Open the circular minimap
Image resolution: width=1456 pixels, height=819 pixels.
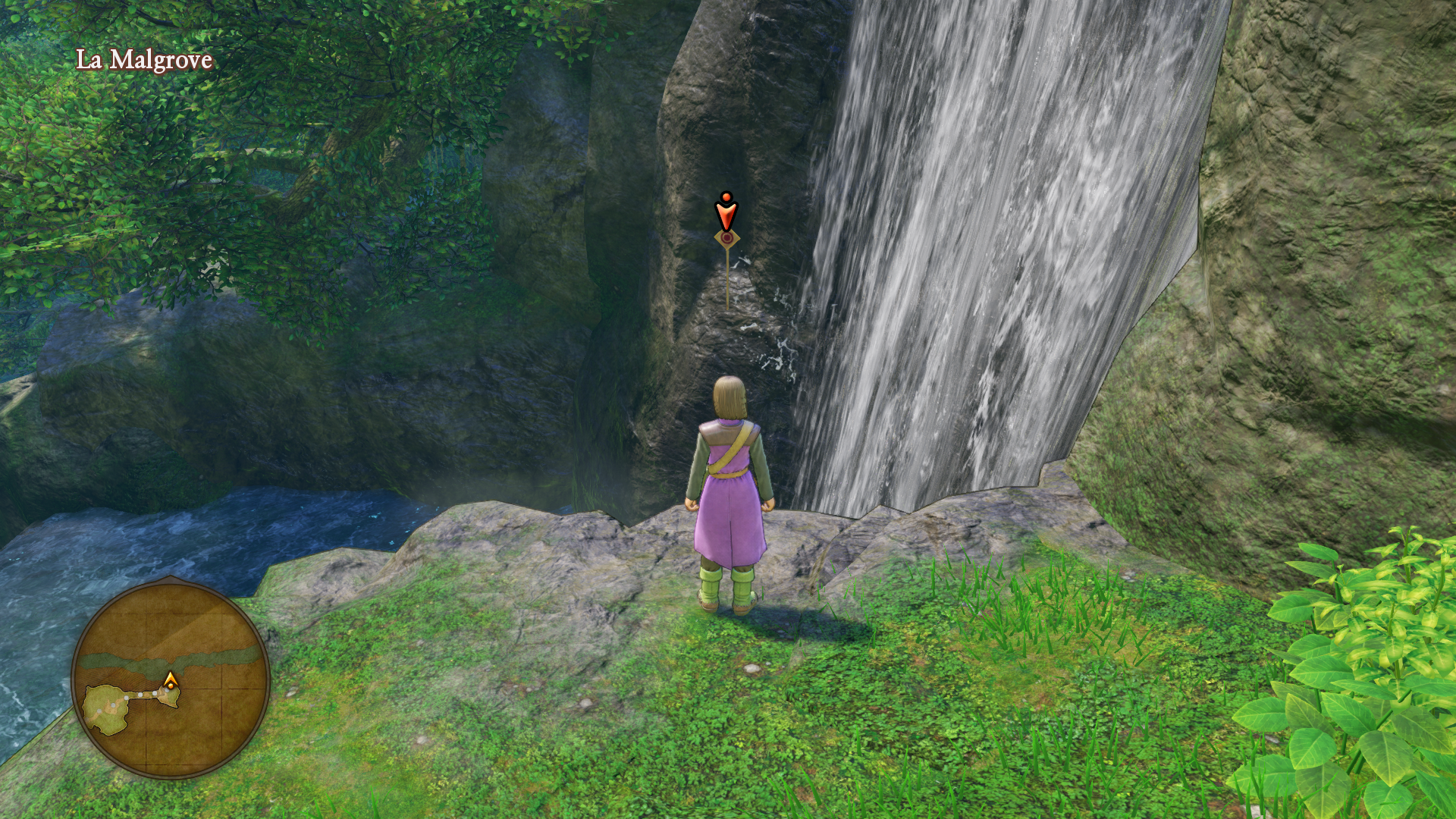pyautogui.click(x=171, y=678)
